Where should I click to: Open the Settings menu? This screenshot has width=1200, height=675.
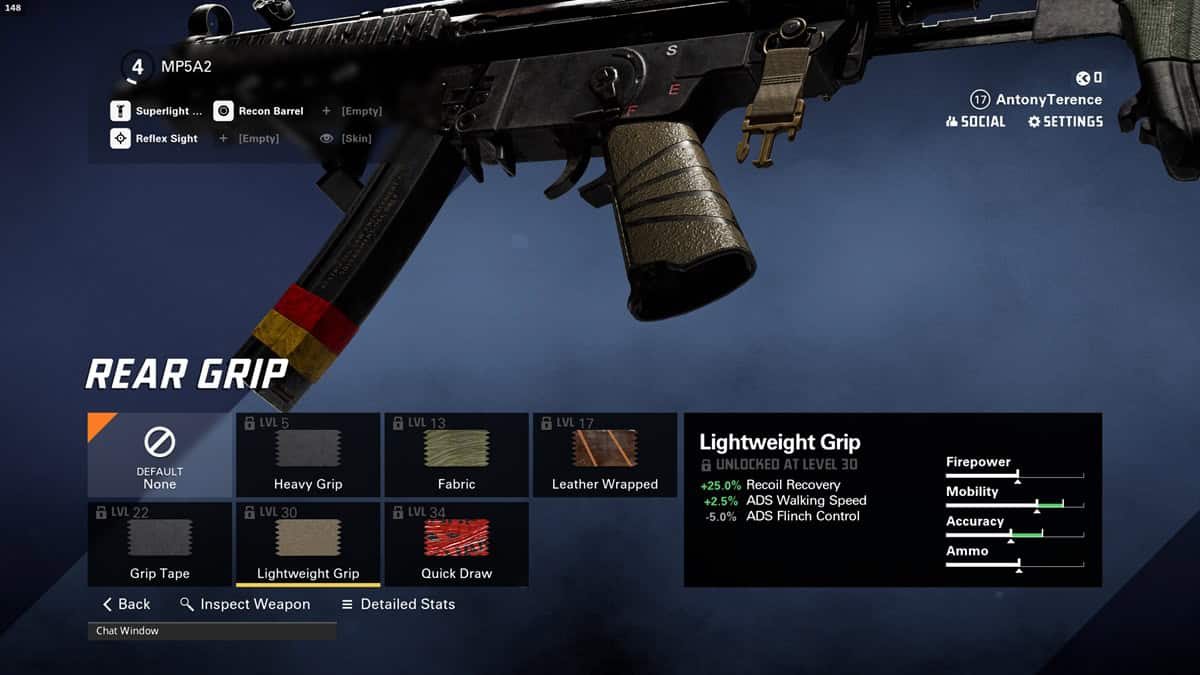pos(1065,121)
